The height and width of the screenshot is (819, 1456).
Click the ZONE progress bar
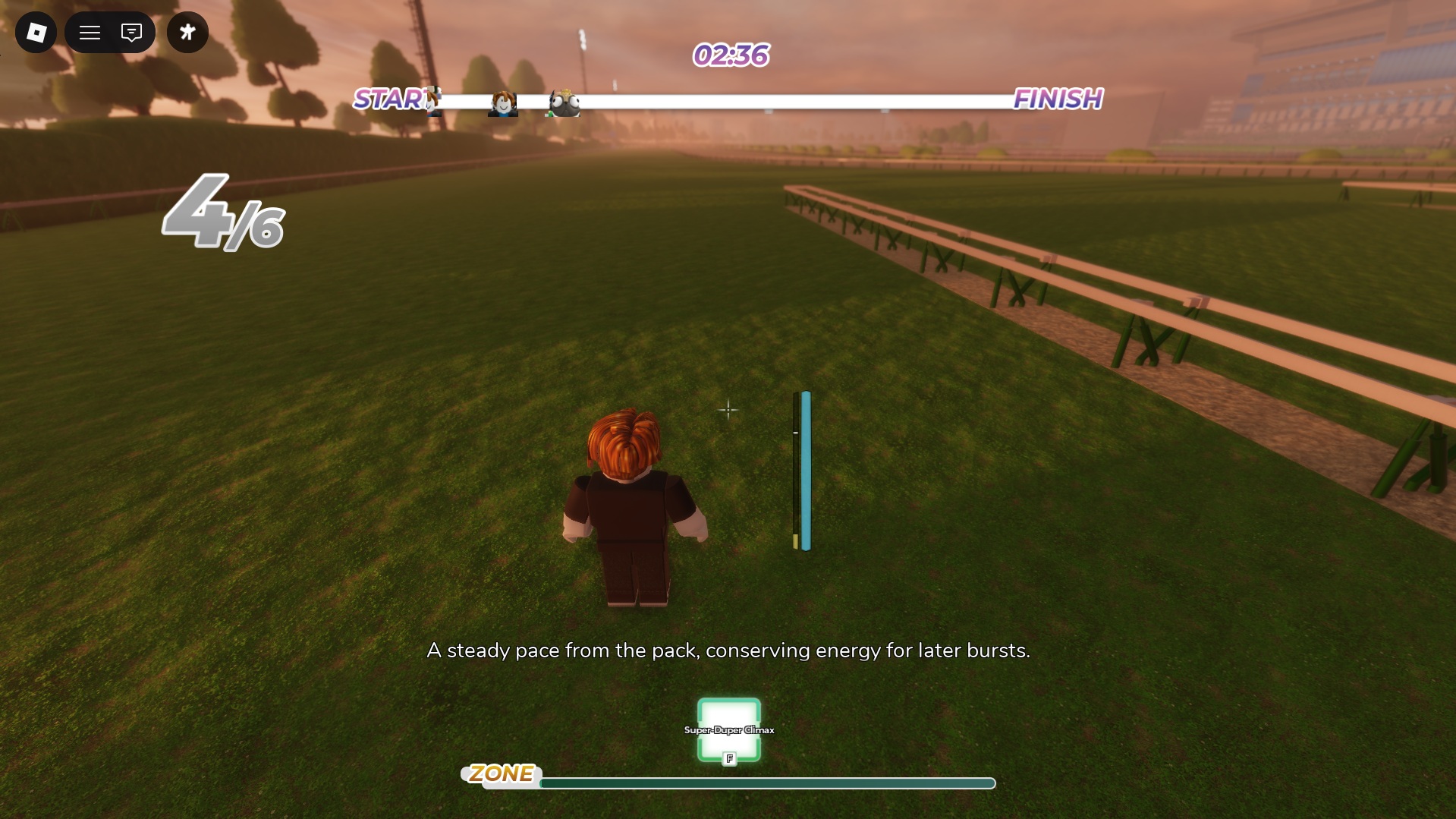click(x=768, y=782)
